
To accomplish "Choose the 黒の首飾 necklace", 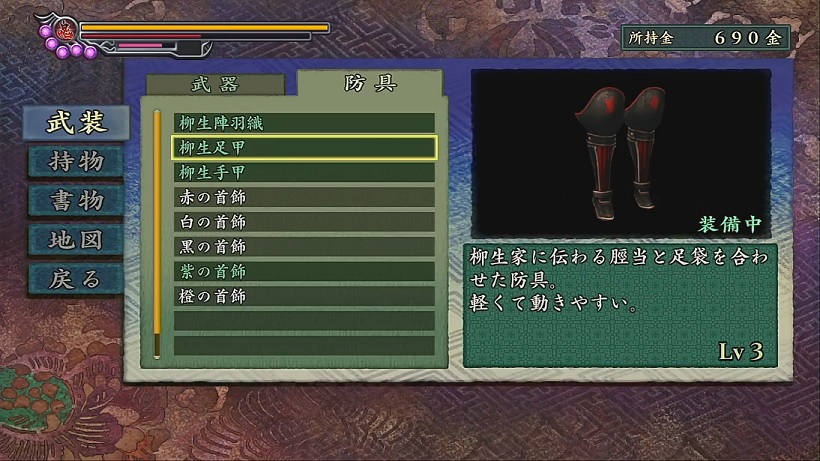I will (x=304, y=247).
